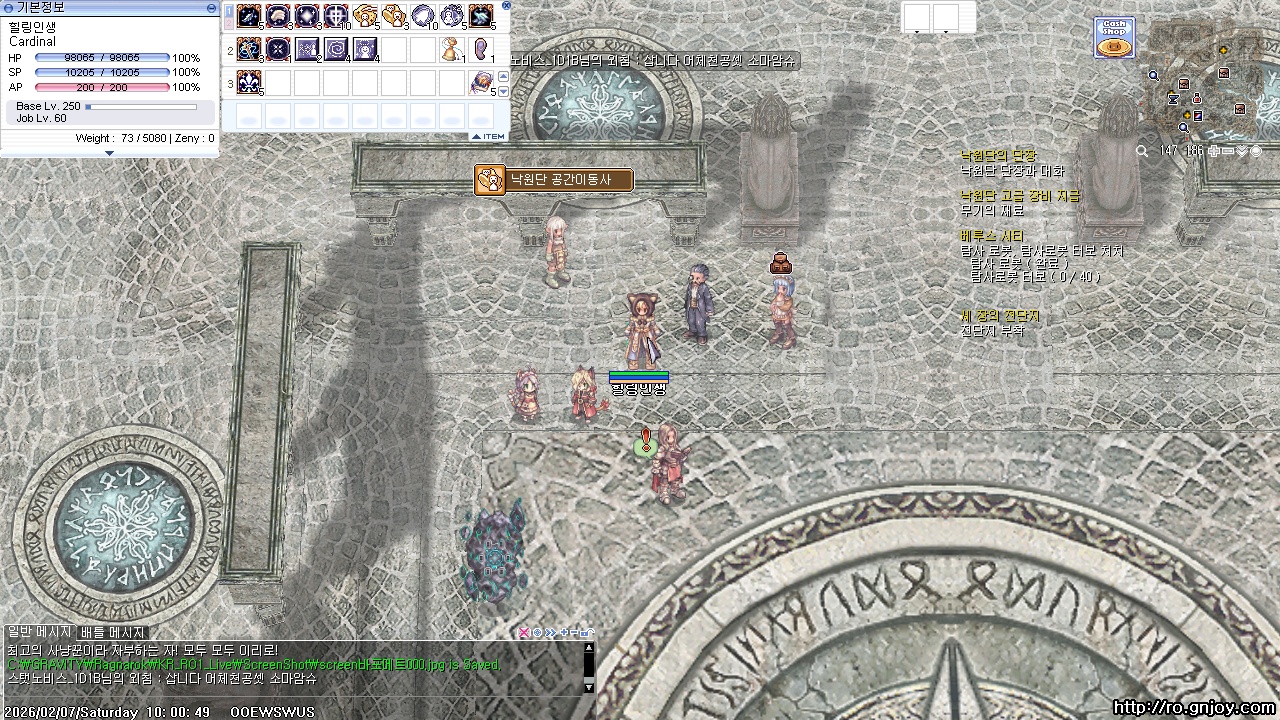Click the minimap magnifier search icon
This screenshot has height=720, width=1280.
[x=1142, y=151]
